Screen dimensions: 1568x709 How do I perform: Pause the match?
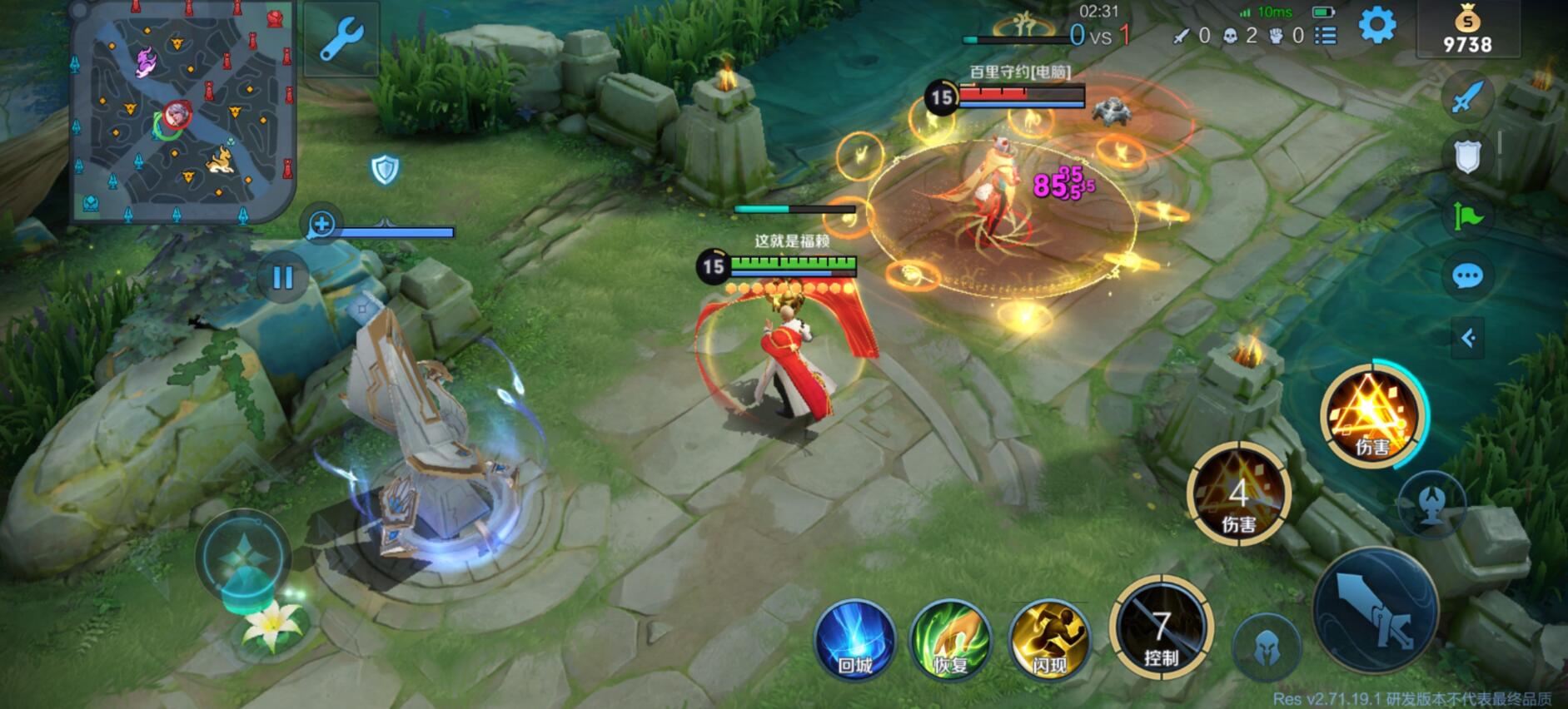283,277
